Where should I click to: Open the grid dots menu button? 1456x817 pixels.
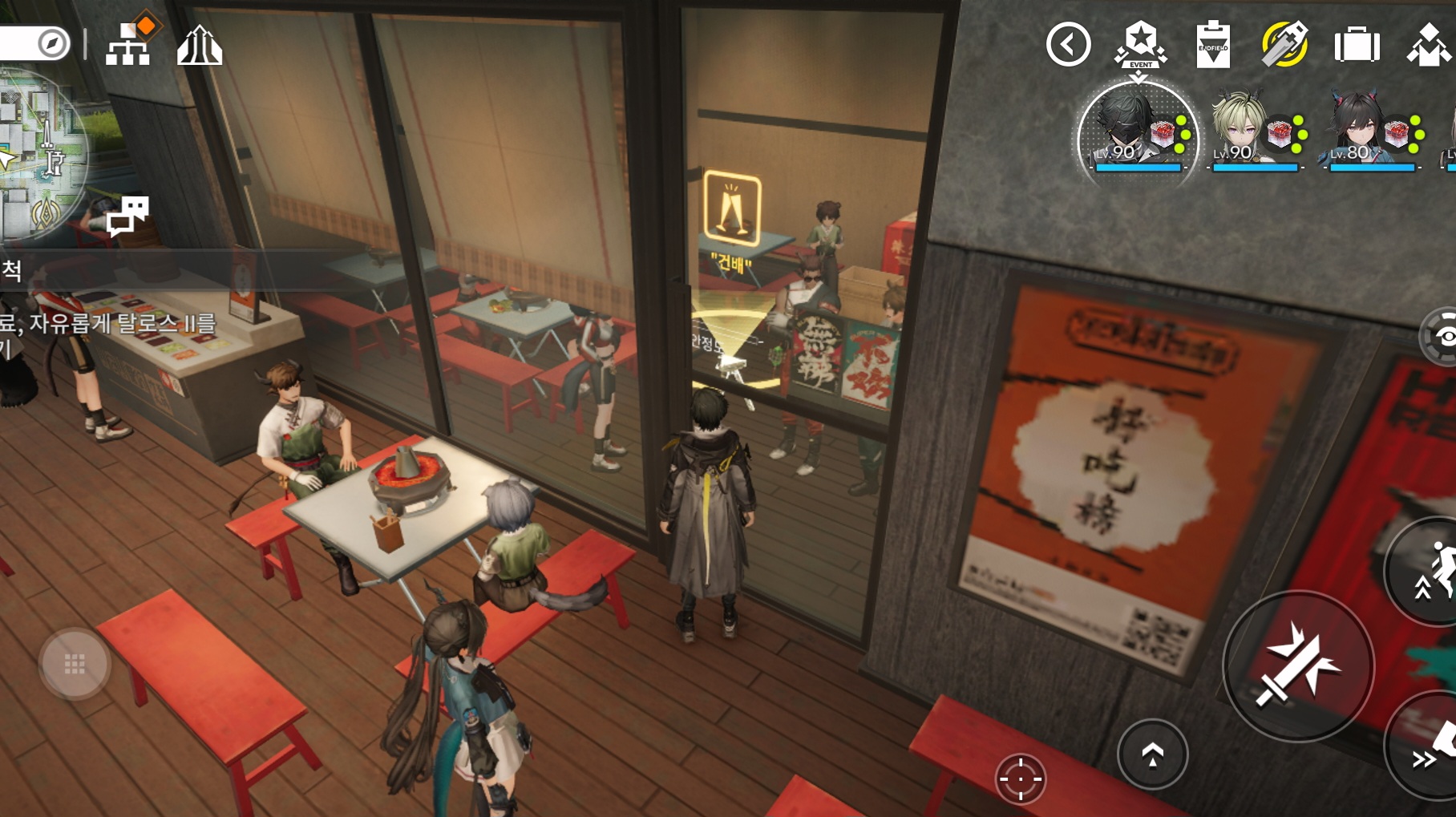75,664
